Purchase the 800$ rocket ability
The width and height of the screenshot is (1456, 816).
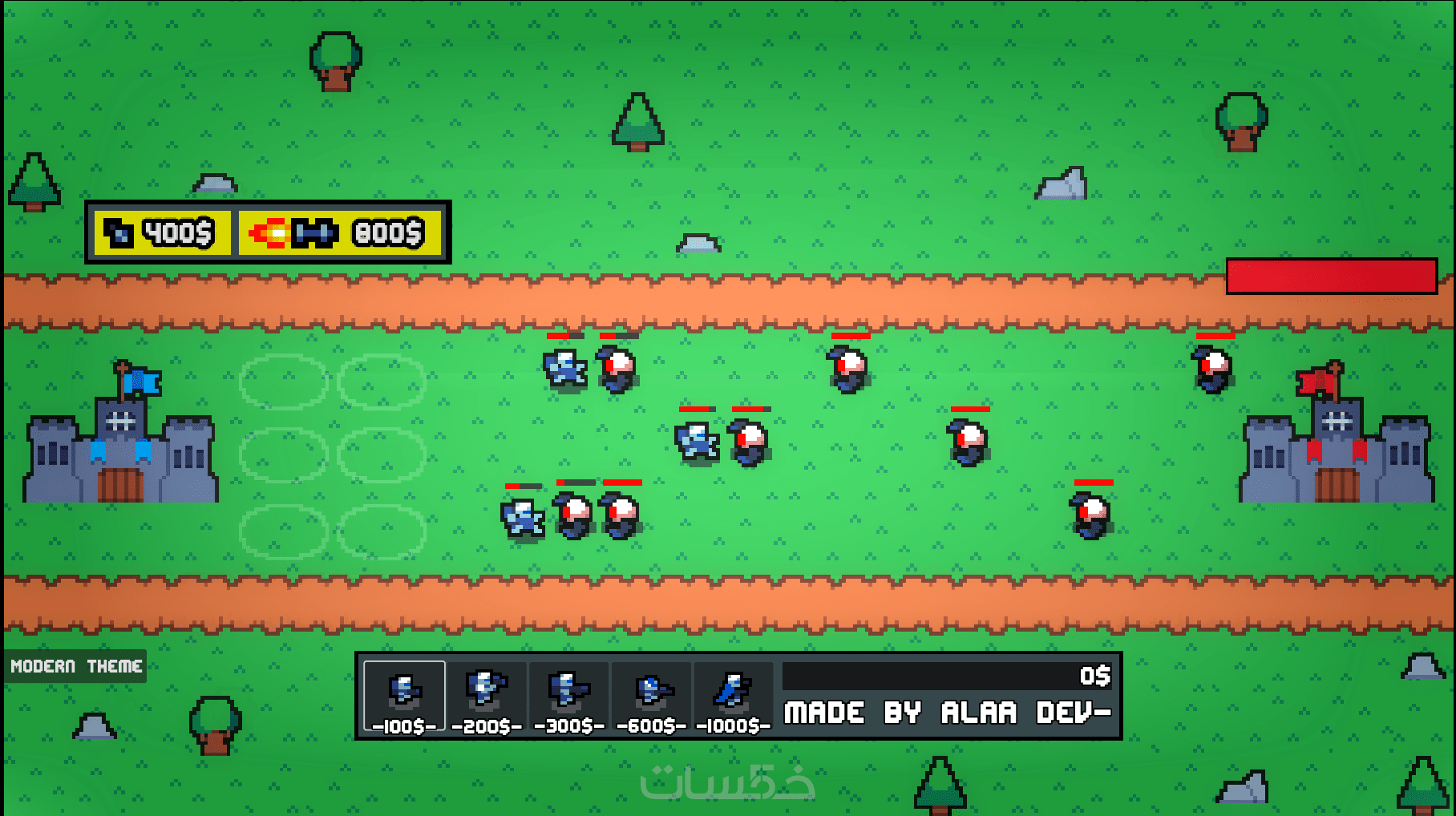point(339,233)
